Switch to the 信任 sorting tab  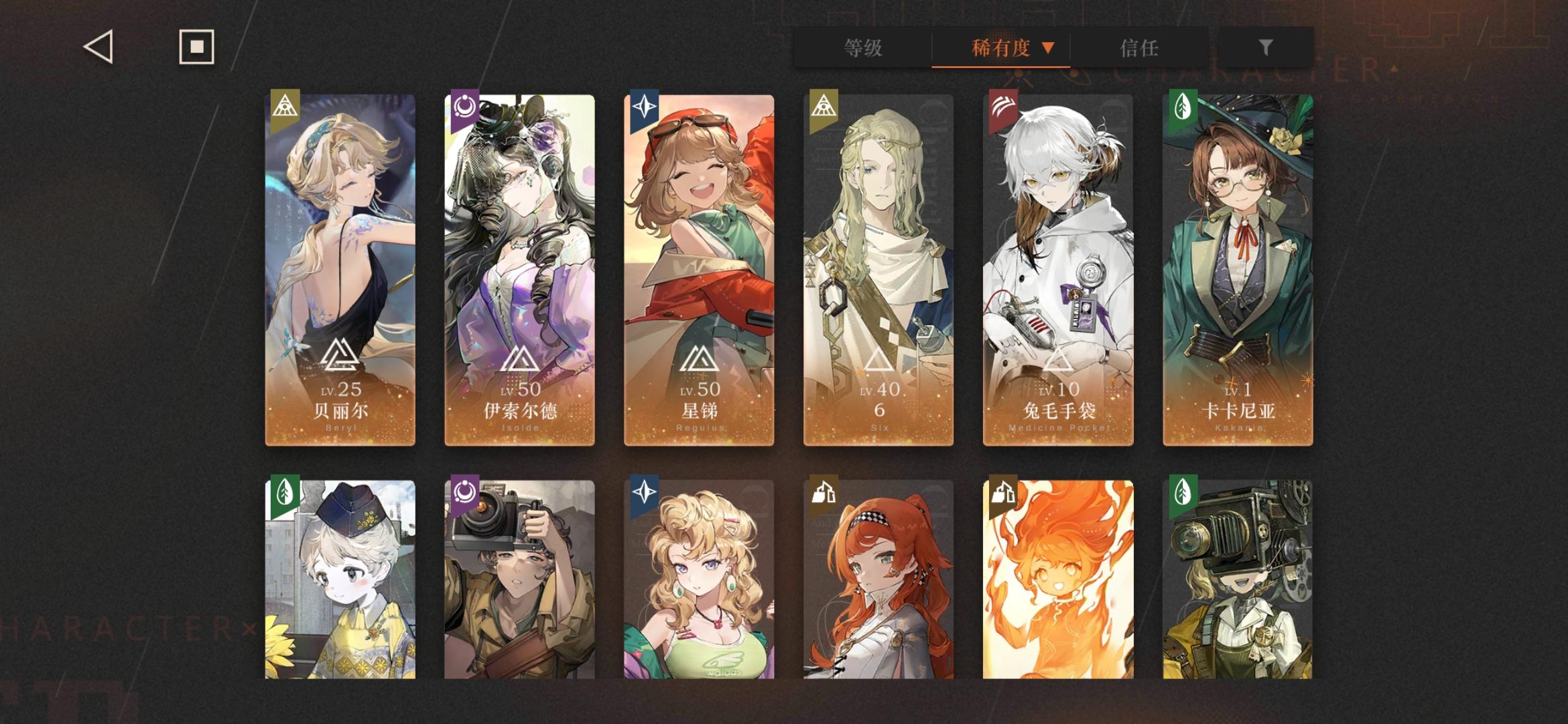(x=1139, y=48)
